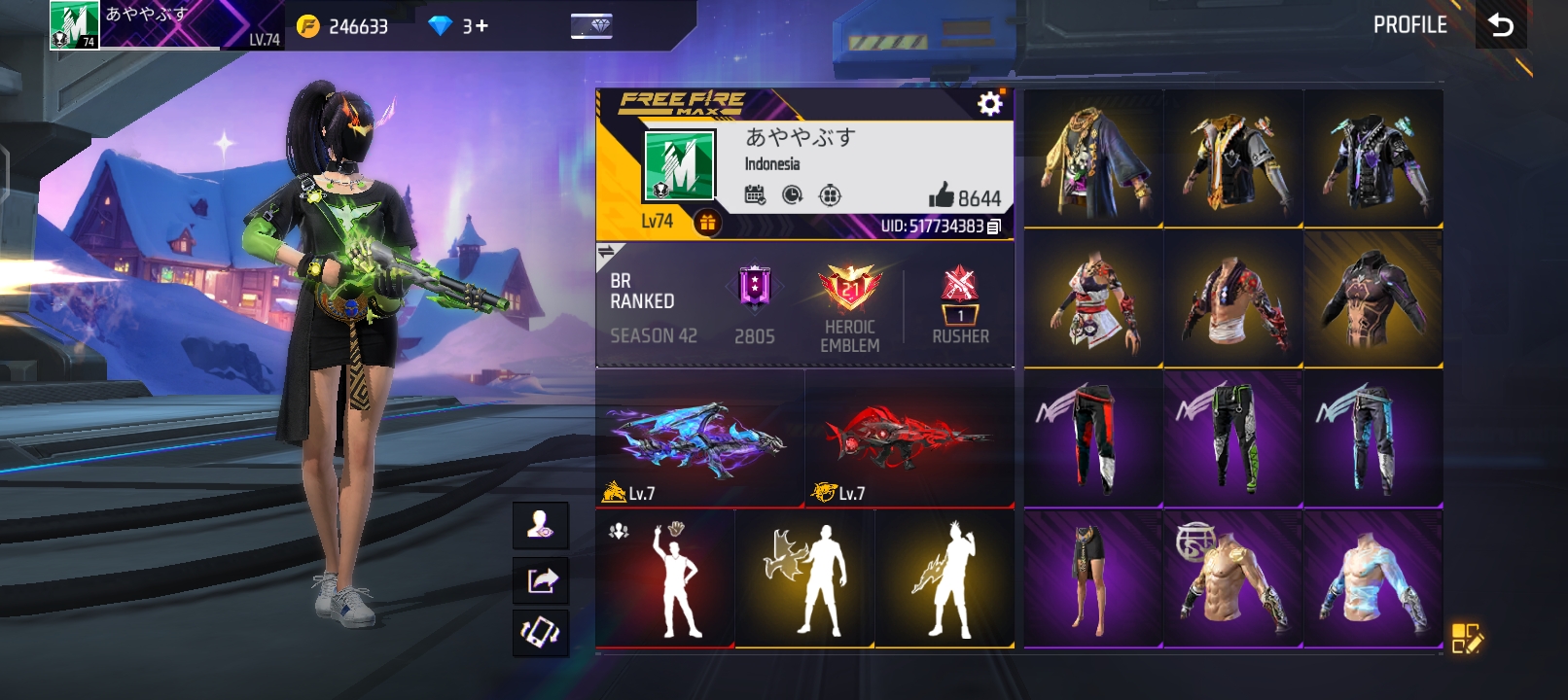The height and width of the screenshot is (700, 1568).
Task: Click the green M player avatar
Action: pyautogui.click(x=679, y=166)
